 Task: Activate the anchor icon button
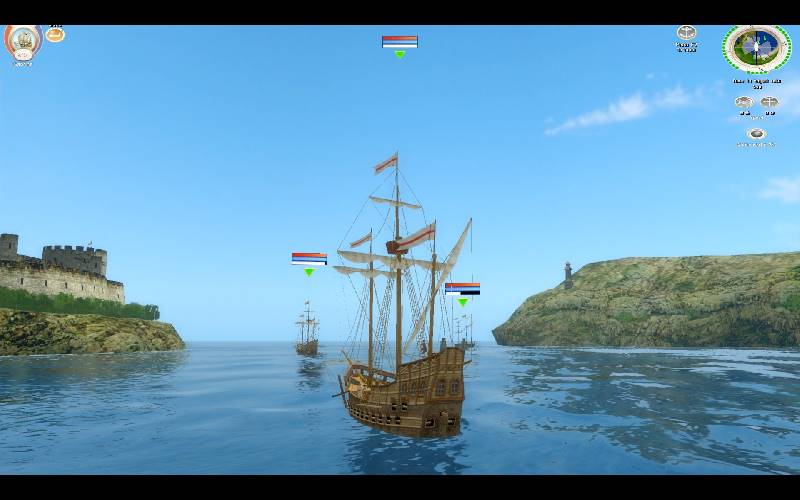tap(686, 33)
